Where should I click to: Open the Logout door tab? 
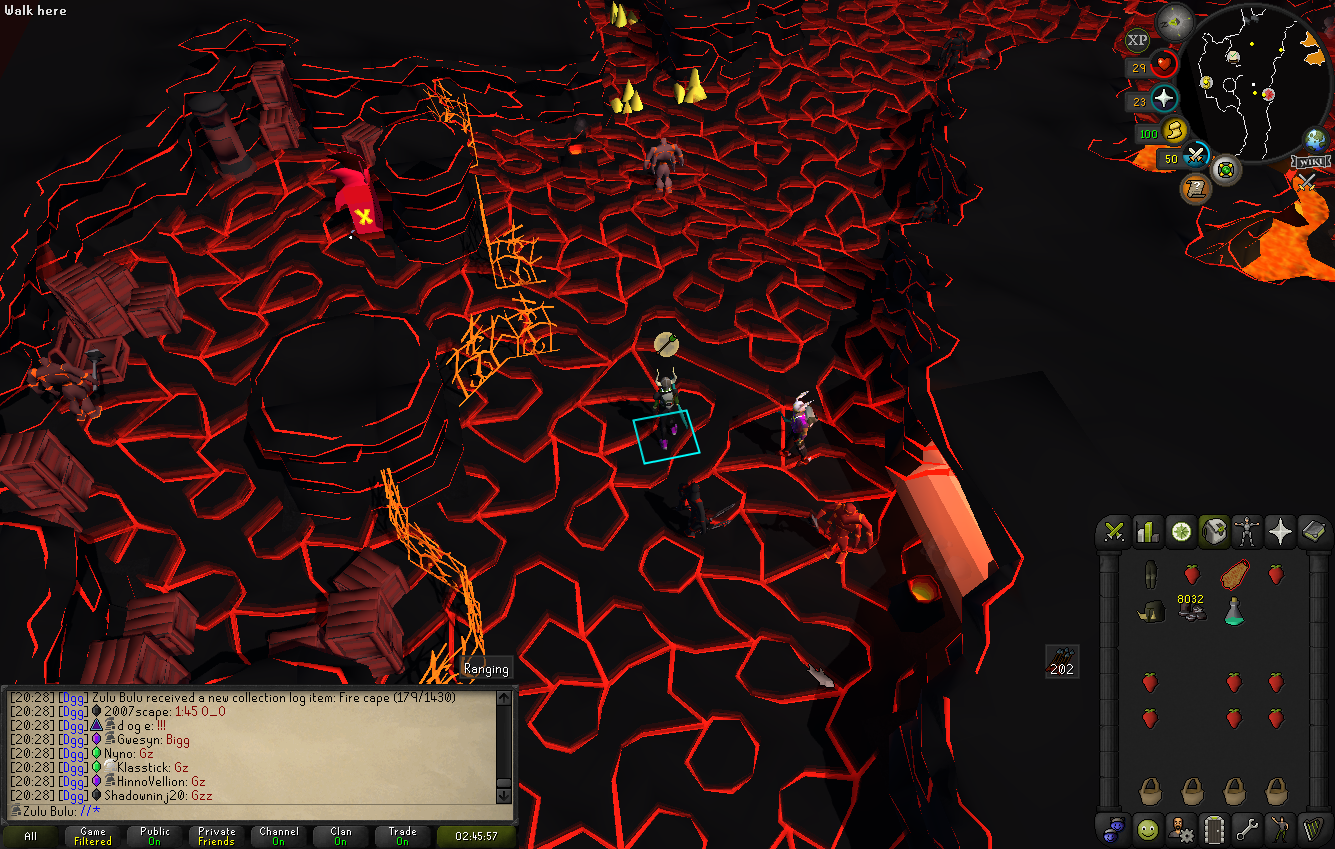click(x=1214, y=829)
